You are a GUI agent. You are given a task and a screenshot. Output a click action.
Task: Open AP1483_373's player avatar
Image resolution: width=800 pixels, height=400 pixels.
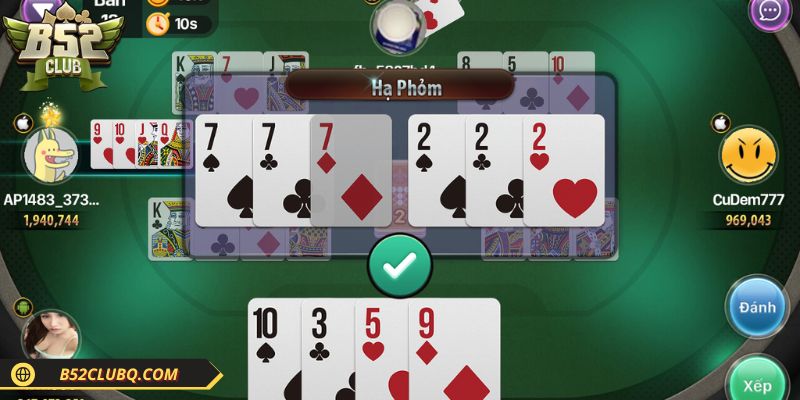(x=48, y=155)
